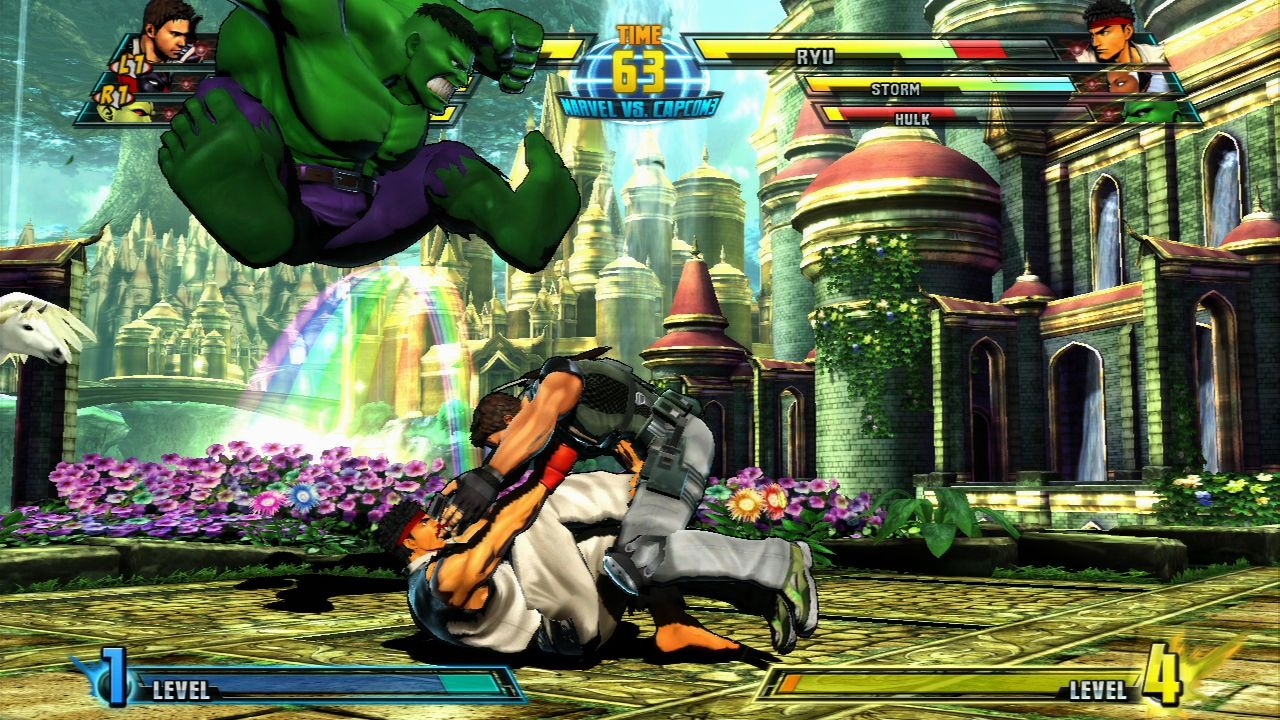This screenshot has height=720, width=1280.
Task: Click the hyper orb beside Storm's bar
Action: pos(1092,84)
